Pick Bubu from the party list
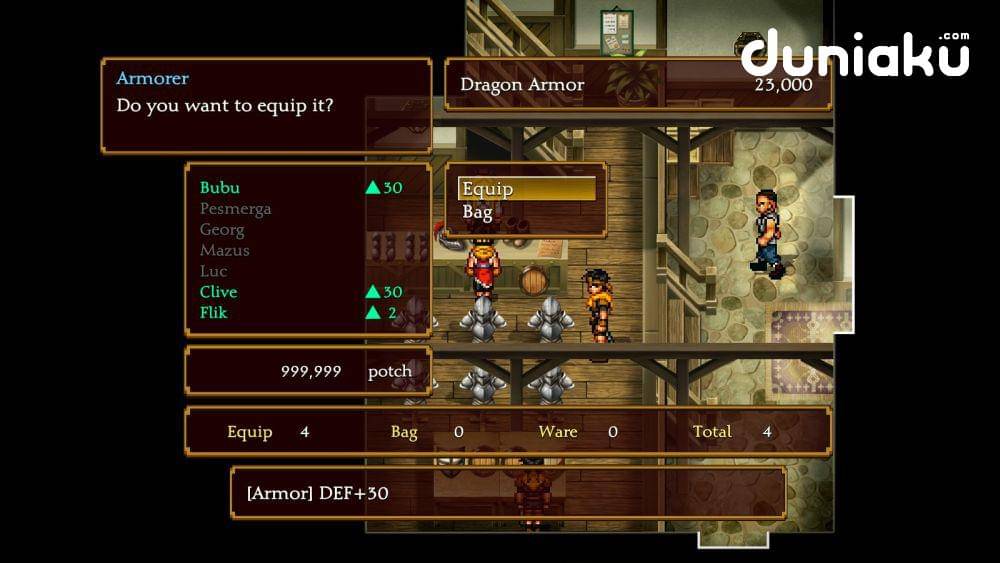The image size is (1000, 563). (220, 188)
